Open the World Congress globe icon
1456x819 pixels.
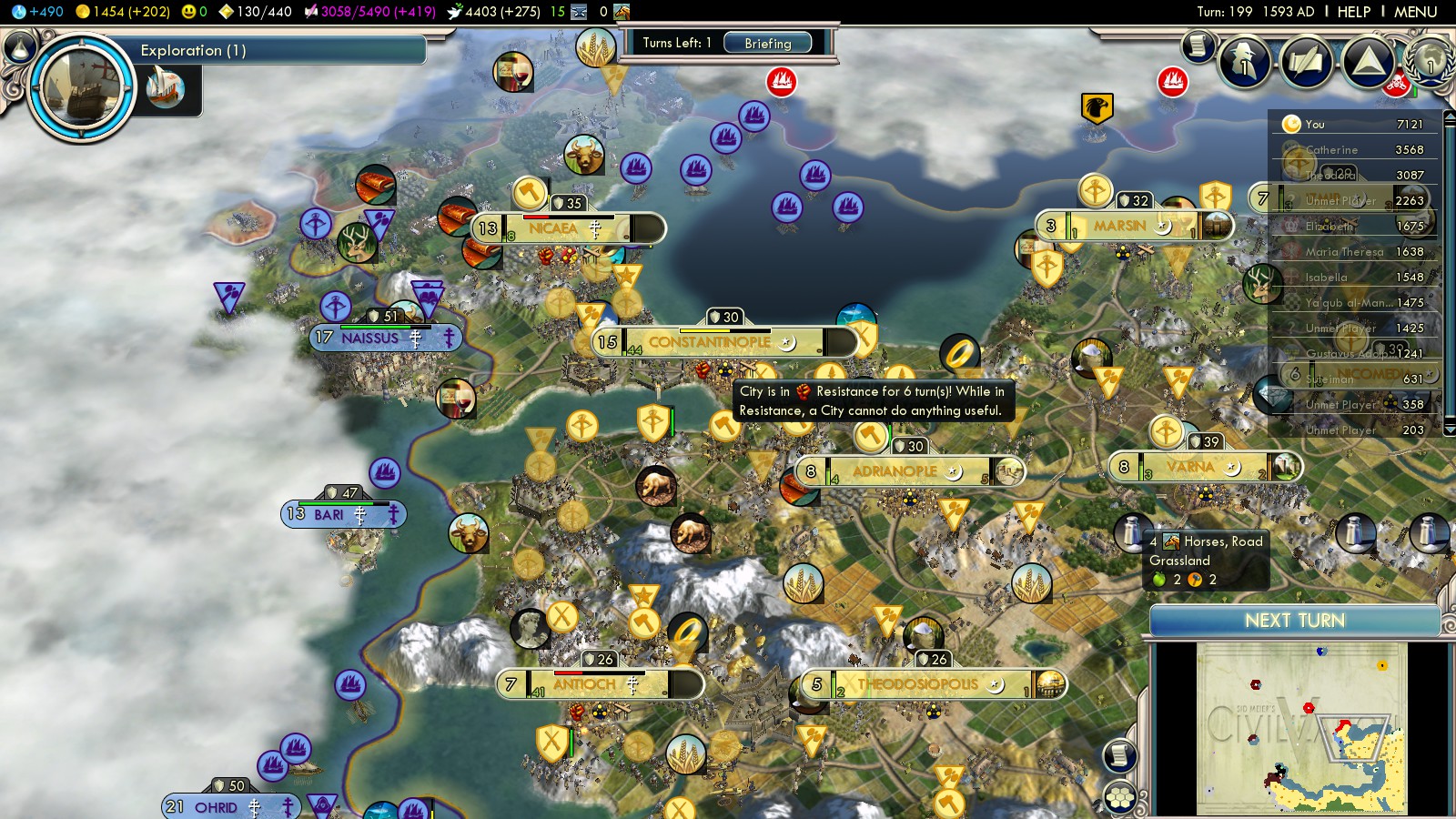[1429, 60]
